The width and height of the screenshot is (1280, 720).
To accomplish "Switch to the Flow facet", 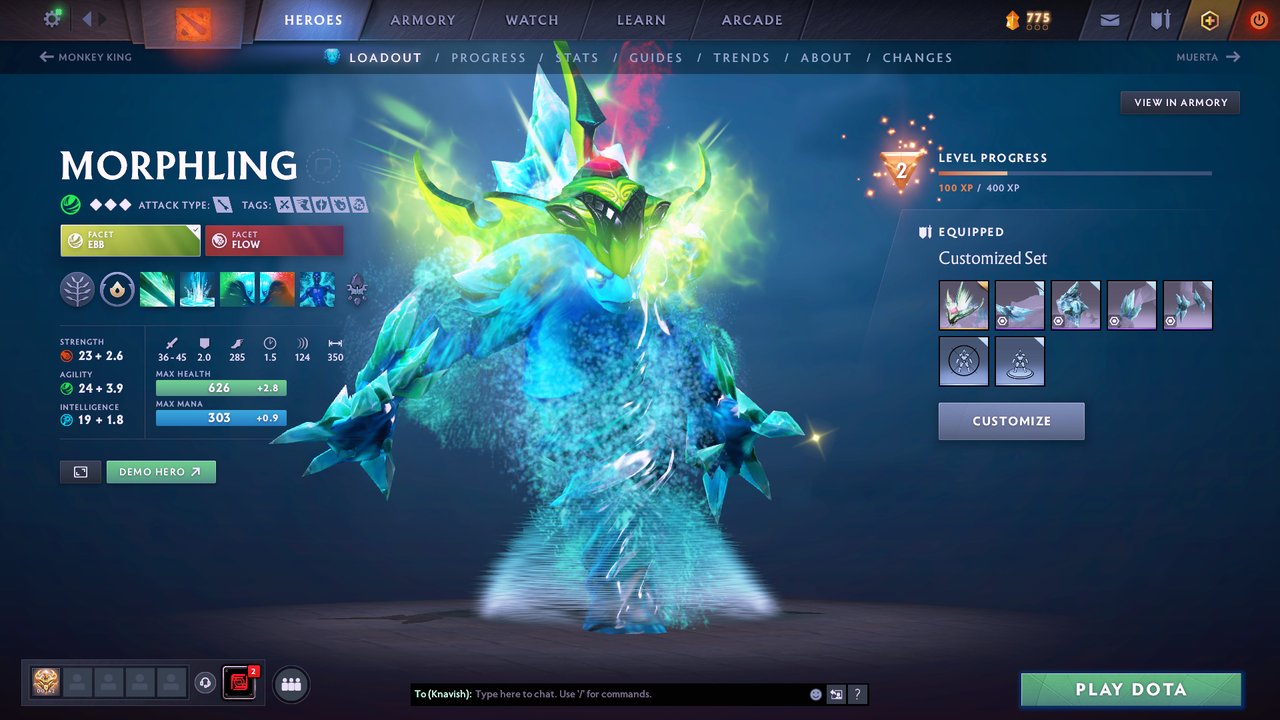I will point(274,240).
